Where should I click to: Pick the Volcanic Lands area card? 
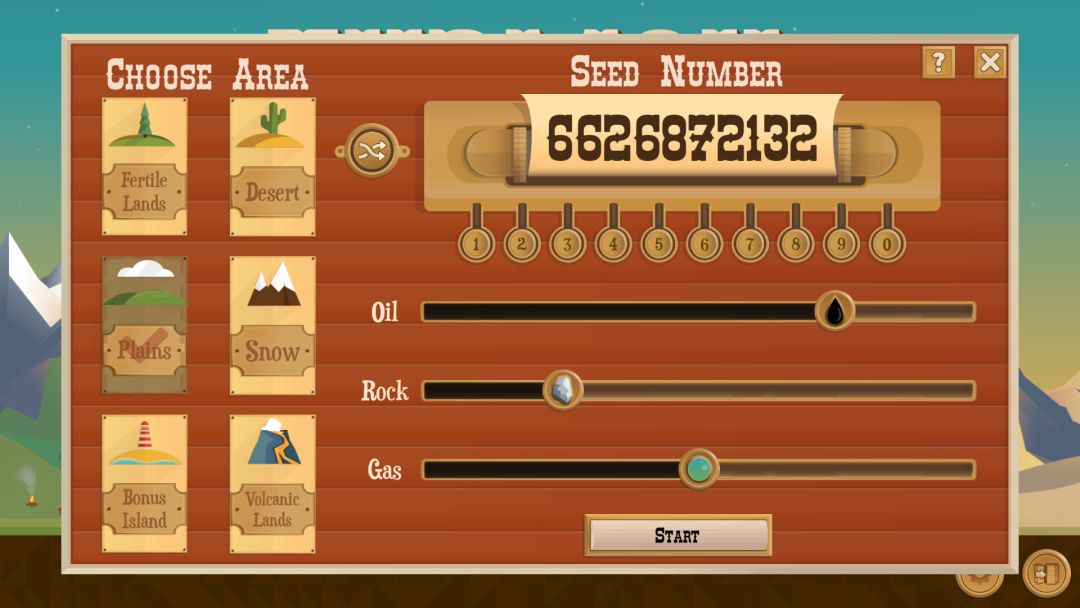point(272,483)
